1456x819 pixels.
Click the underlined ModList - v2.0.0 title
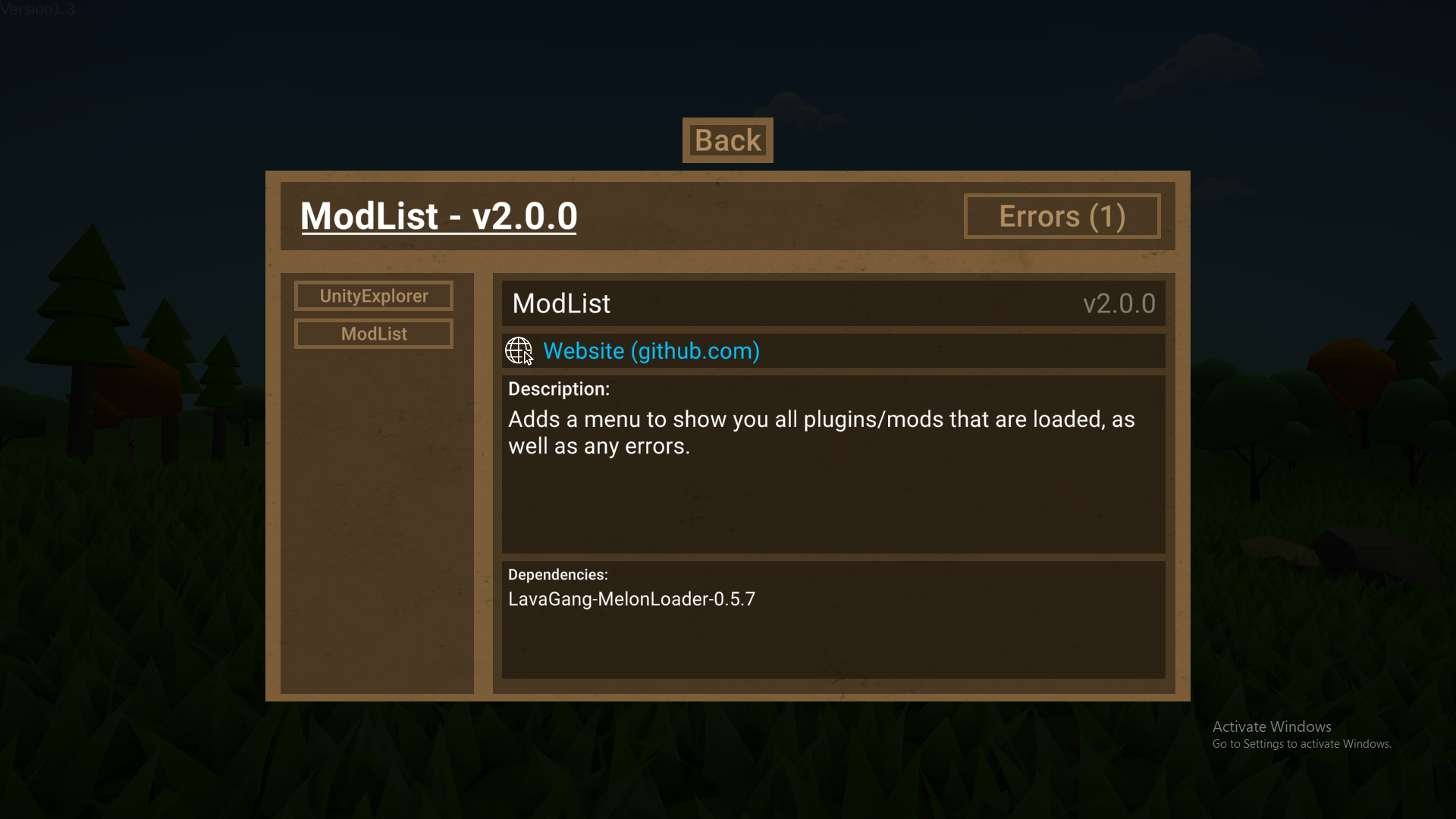coord(438,216)
